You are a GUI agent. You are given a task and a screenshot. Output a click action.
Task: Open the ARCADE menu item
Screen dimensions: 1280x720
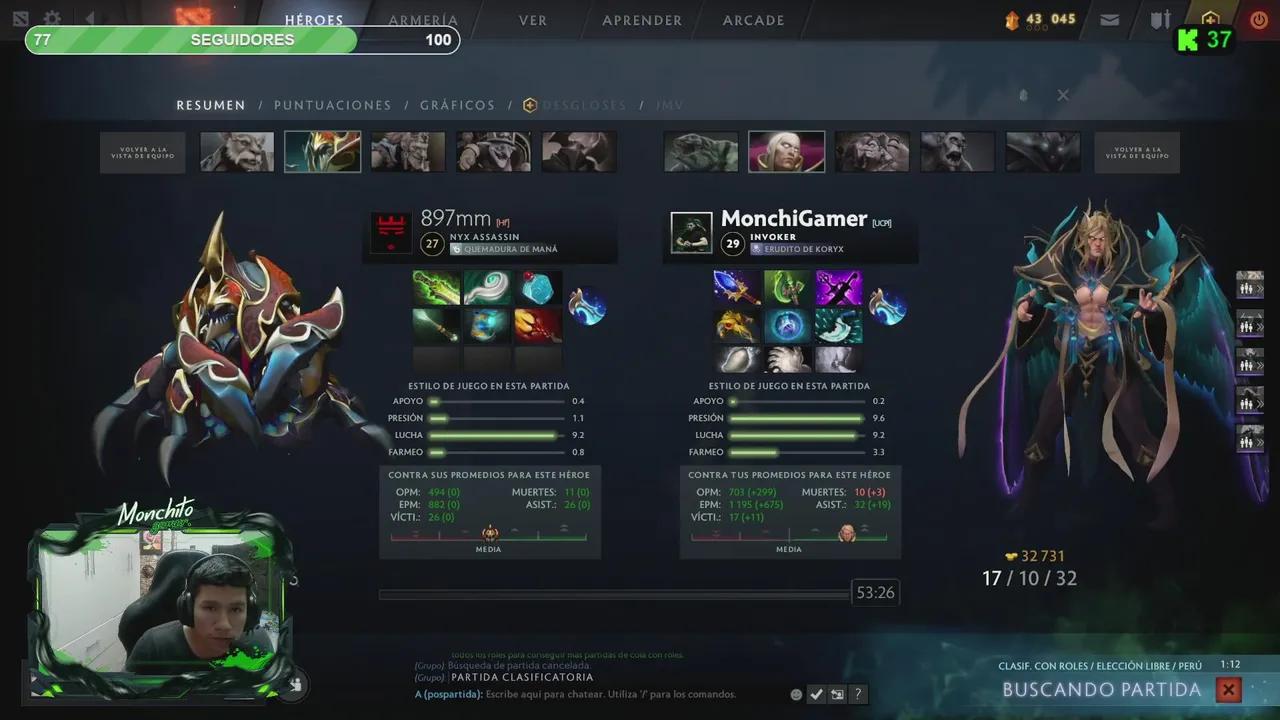(753, 20)
